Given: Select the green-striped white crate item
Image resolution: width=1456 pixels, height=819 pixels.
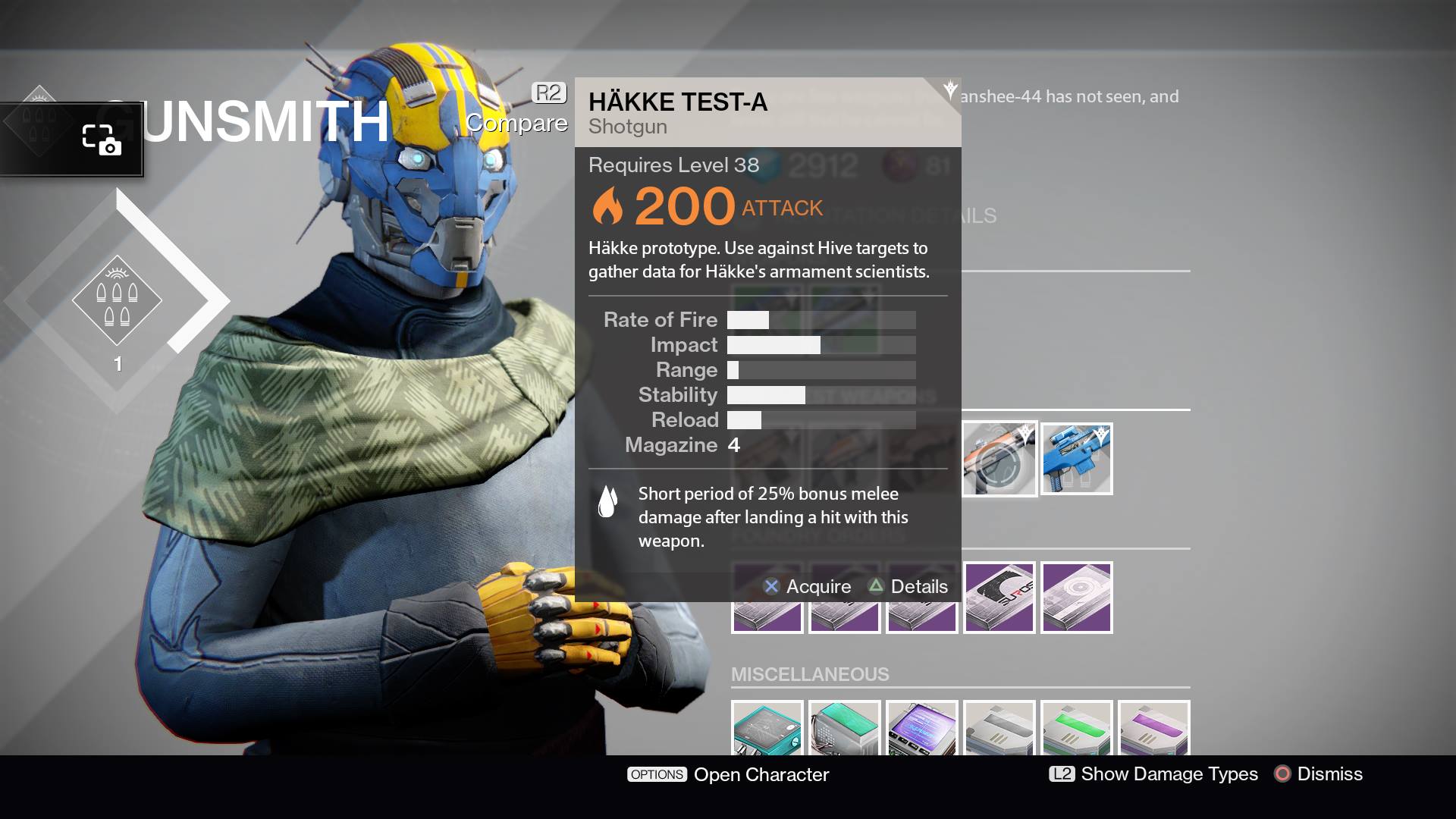Looking at the screenshot, I should click(1076, 729).
